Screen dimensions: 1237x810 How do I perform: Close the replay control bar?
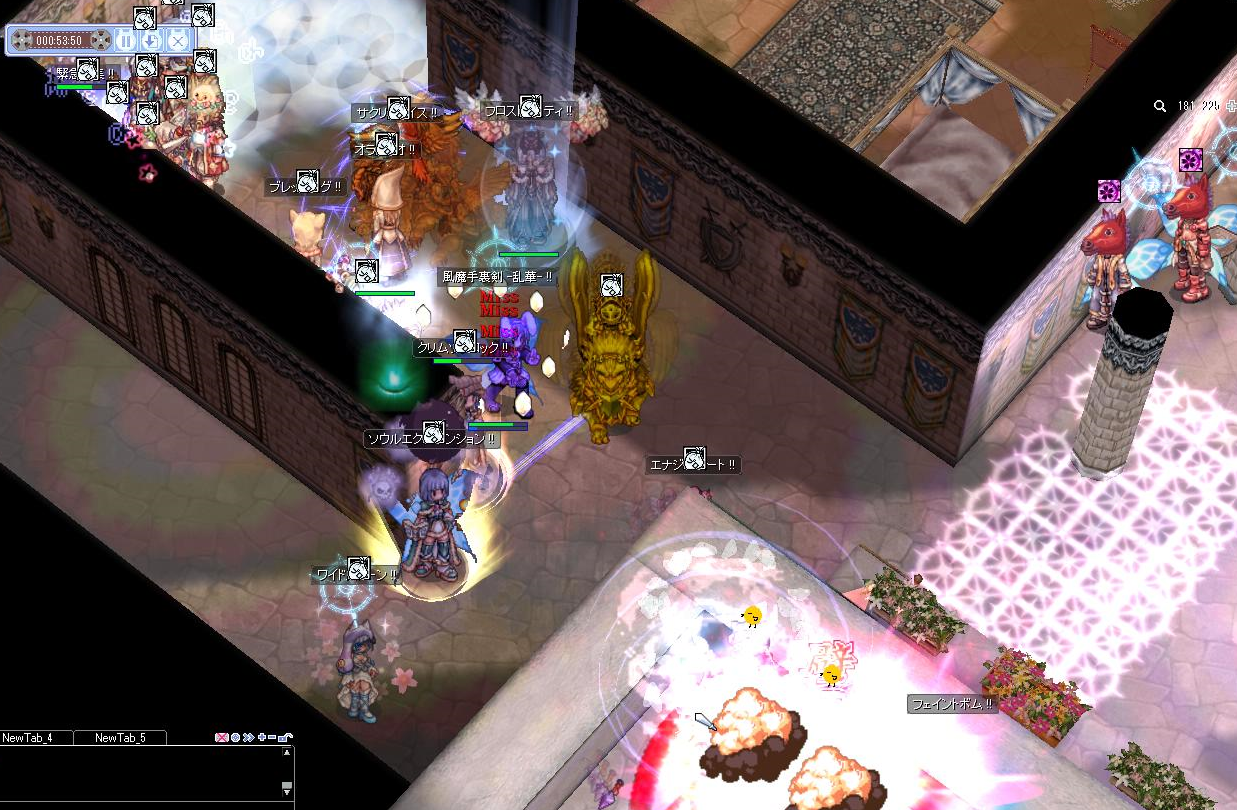[177, 40]
